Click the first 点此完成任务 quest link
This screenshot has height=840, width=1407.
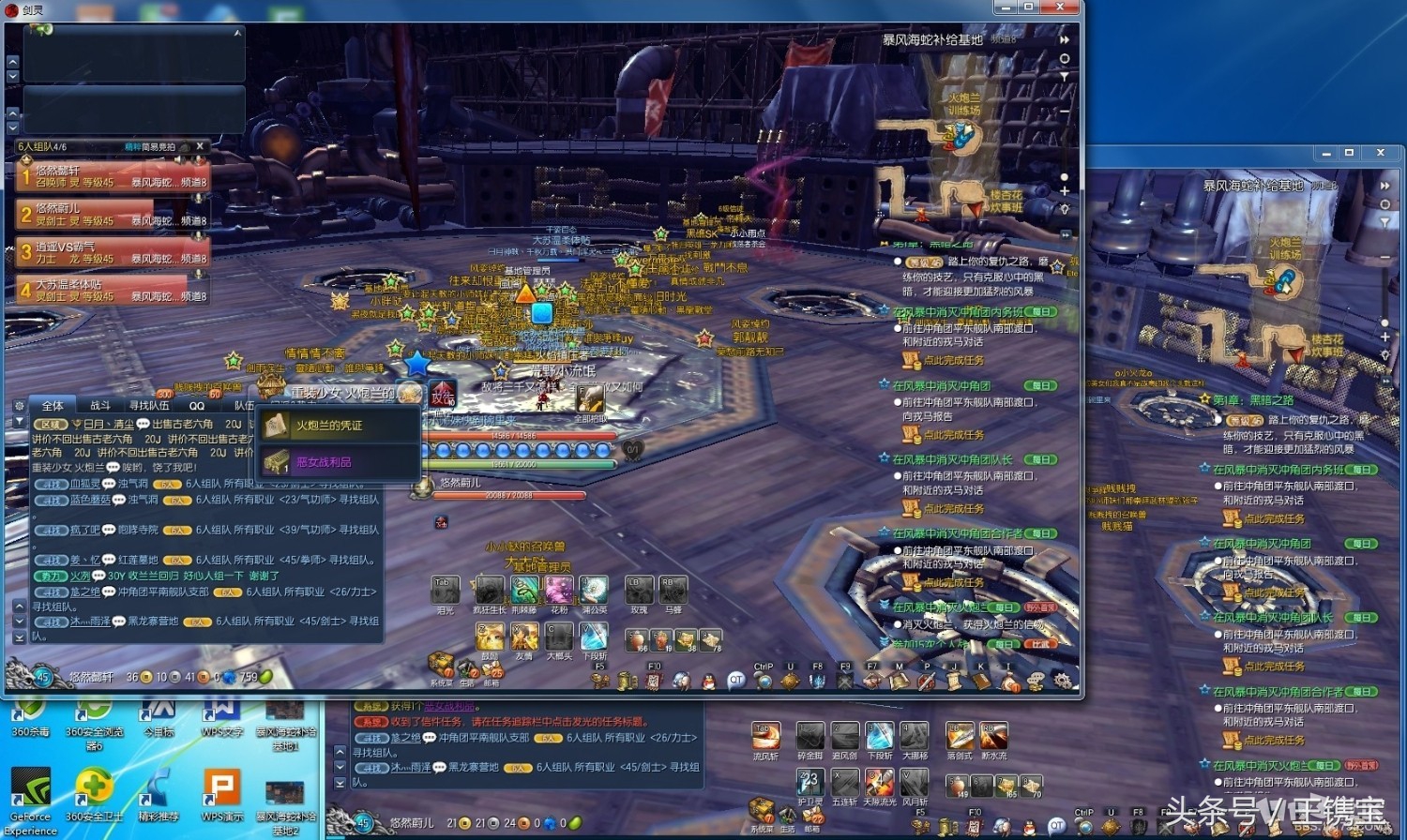(x=953, y=360)
